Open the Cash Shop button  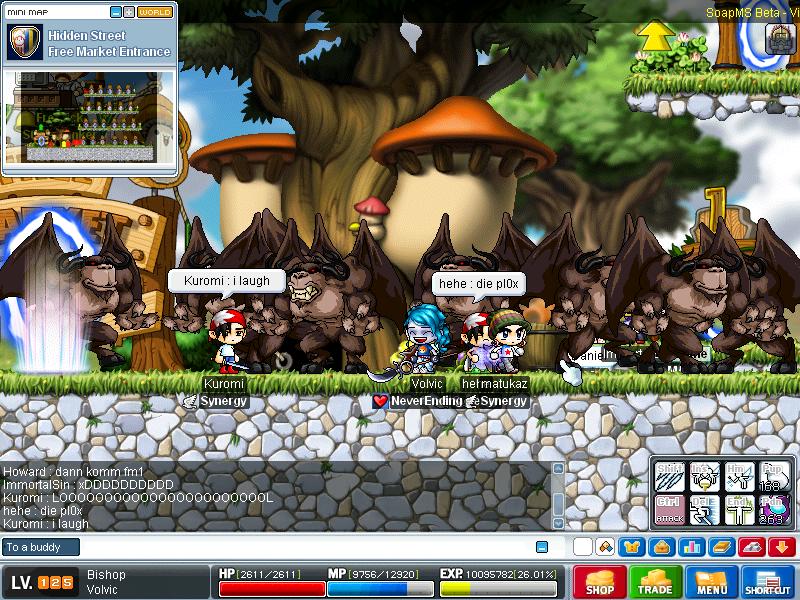[600, 582]
